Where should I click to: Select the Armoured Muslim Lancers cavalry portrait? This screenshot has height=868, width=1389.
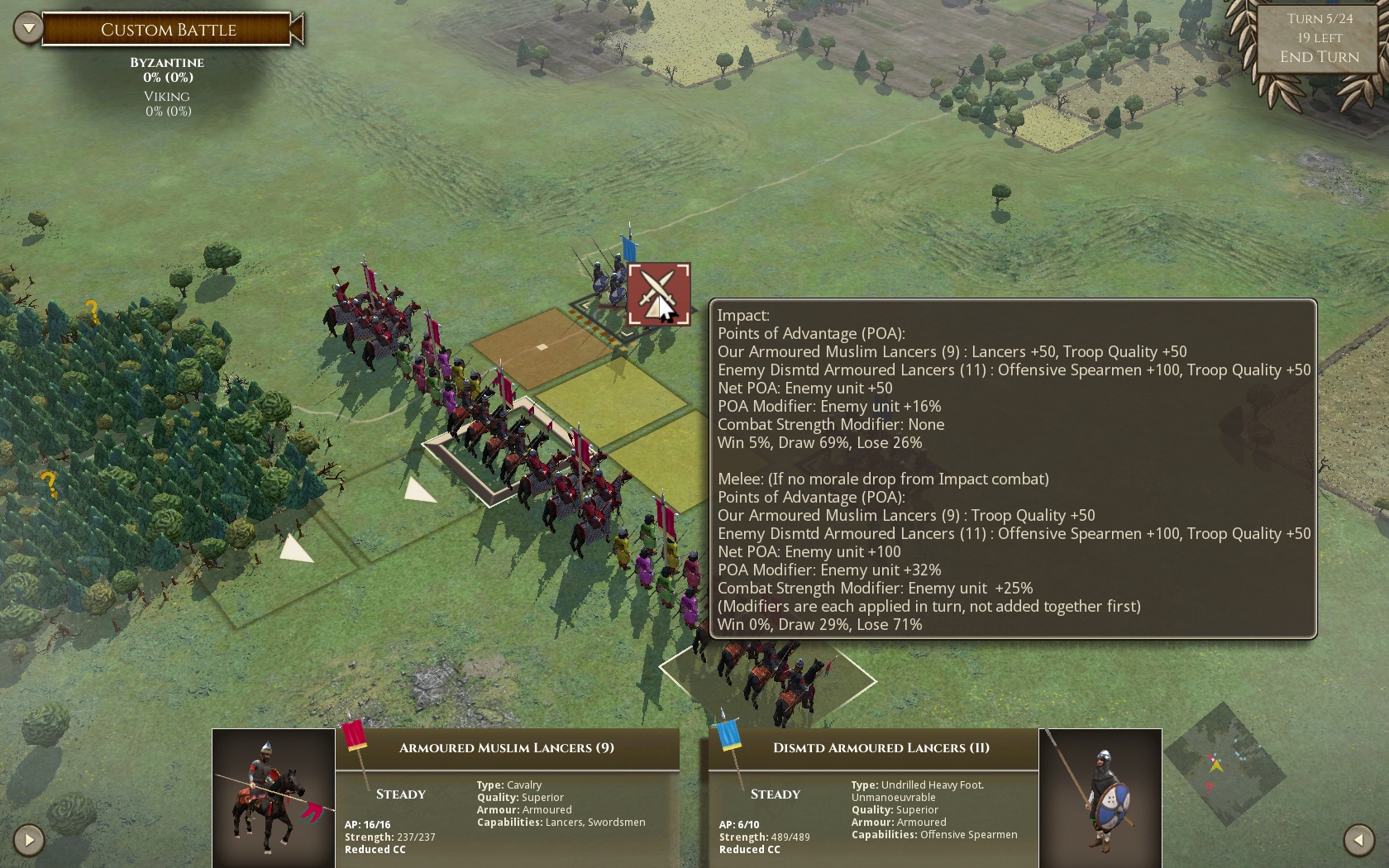[x=273, y=798]
